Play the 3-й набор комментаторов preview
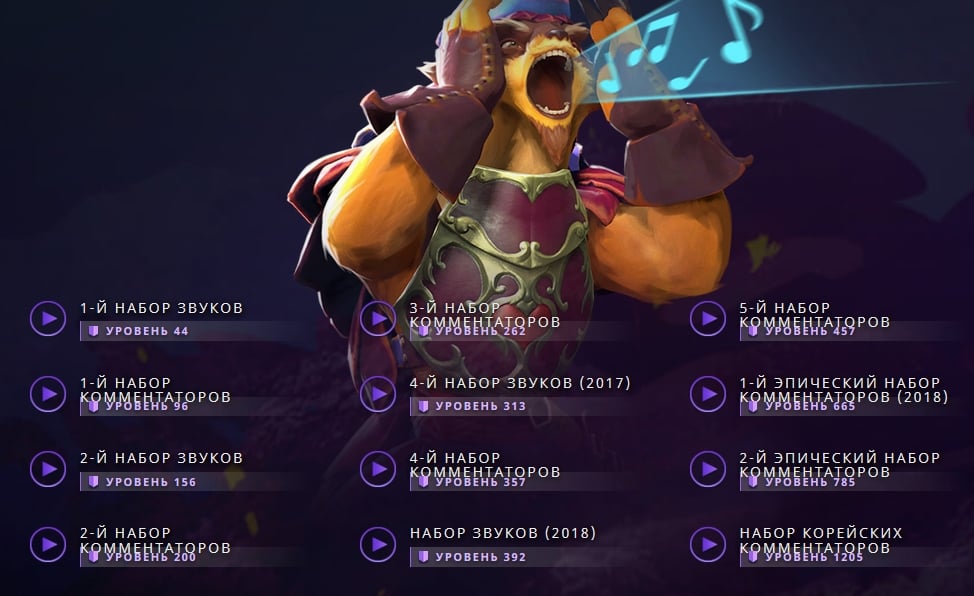This screenshot has width=974, height=596. coord(378,318)
